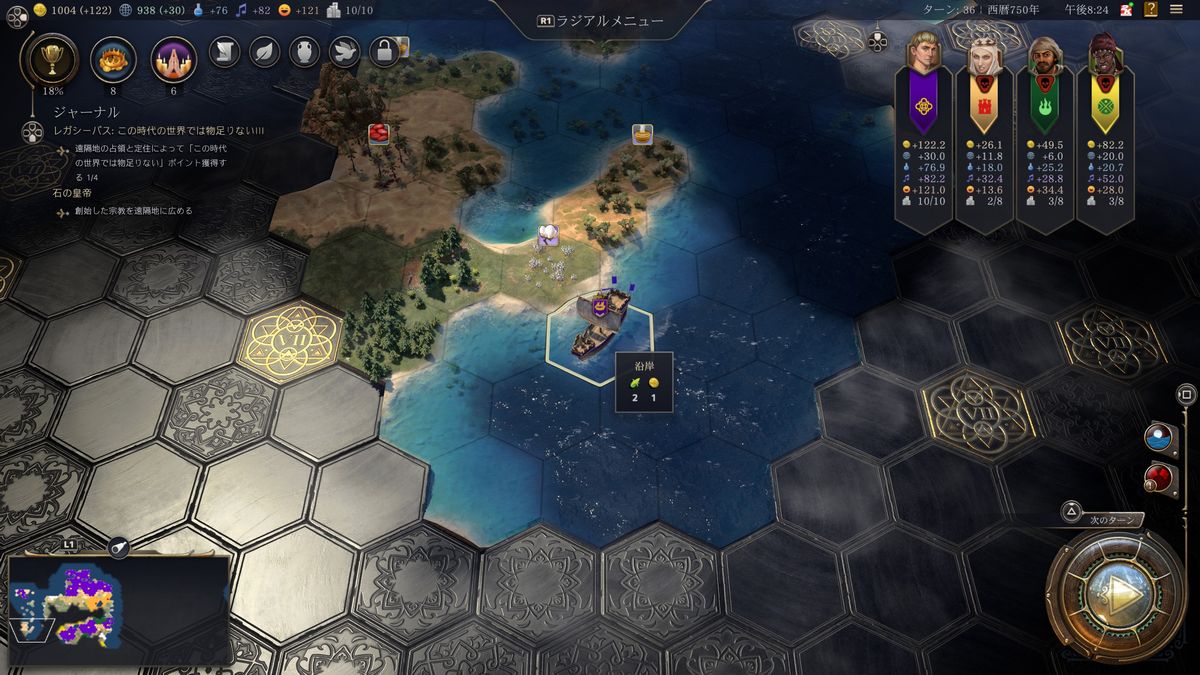Click the leaf-shaped icon in the top row
The height and width of the screenshot is (675, 1200).
264,51
